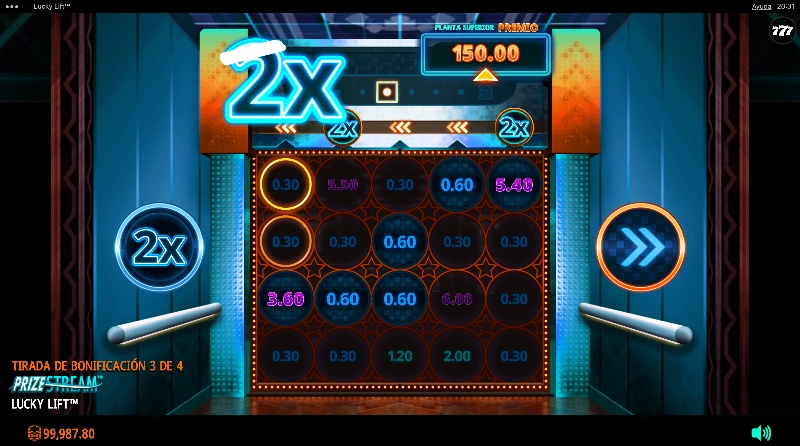Select the 2.00 prize tile
800x446 pixels.
(457, 356)
